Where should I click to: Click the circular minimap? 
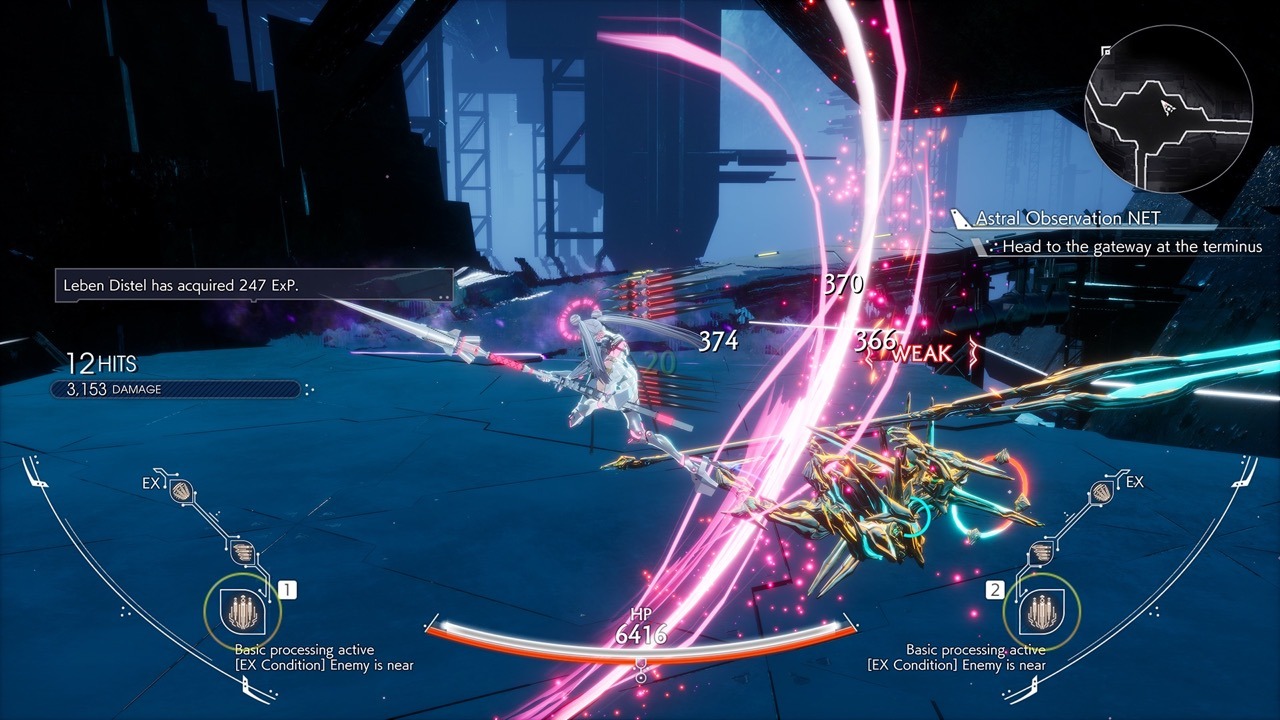point(1169,108)
